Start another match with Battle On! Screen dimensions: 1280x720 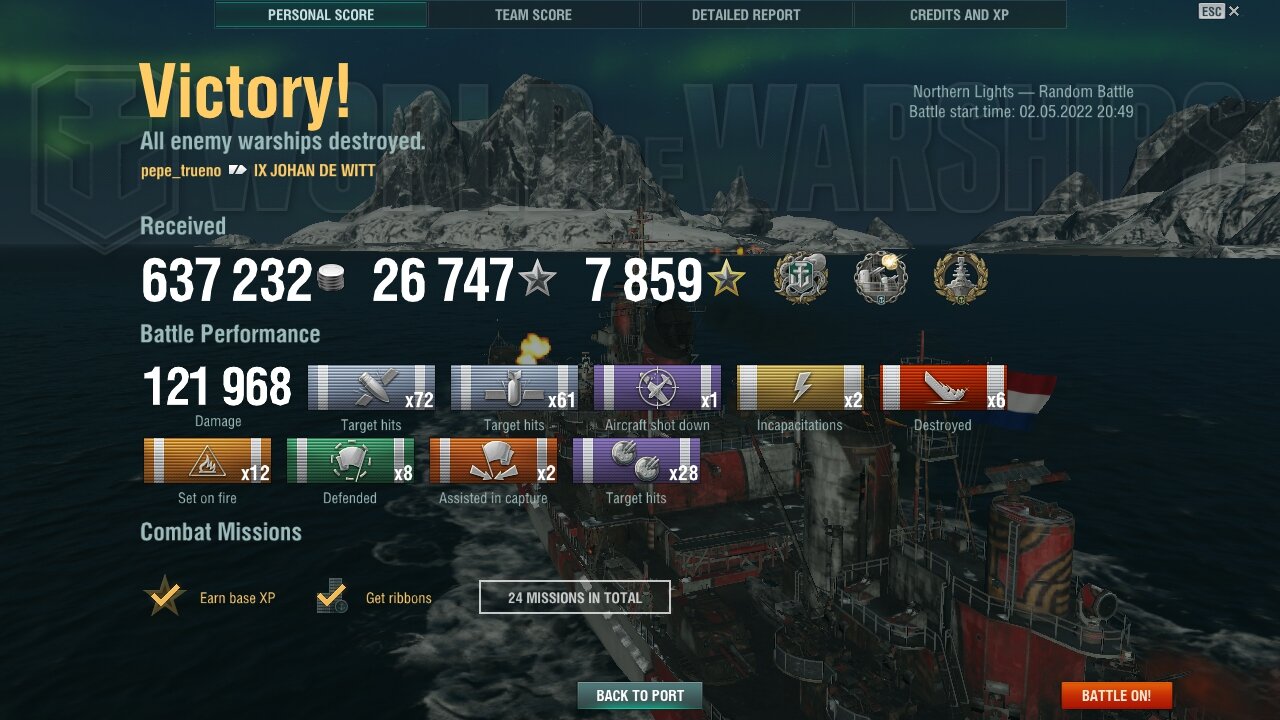[1116, 695]
